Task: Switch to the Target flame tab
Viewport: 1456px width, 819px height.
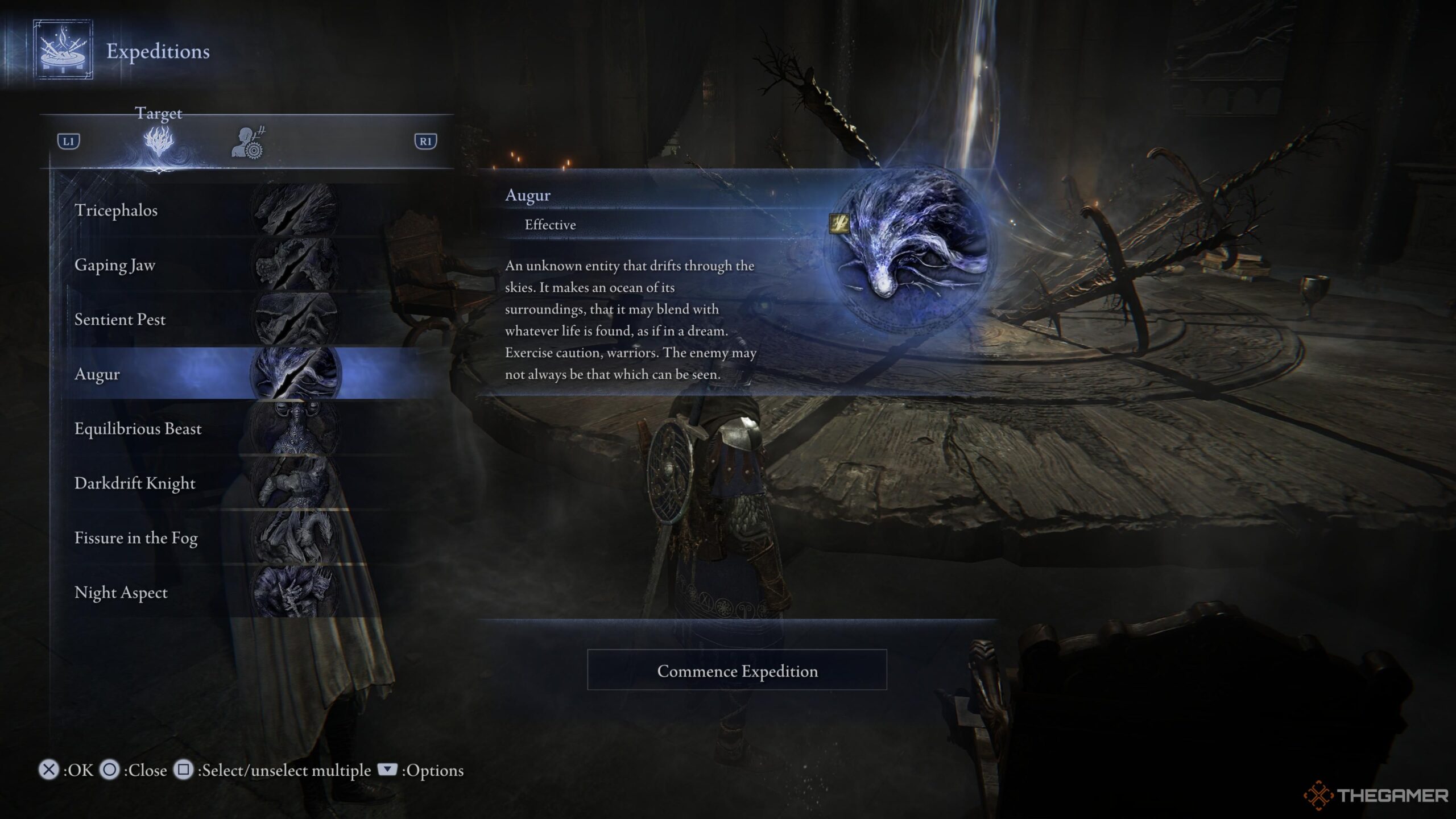Action: 159,142
